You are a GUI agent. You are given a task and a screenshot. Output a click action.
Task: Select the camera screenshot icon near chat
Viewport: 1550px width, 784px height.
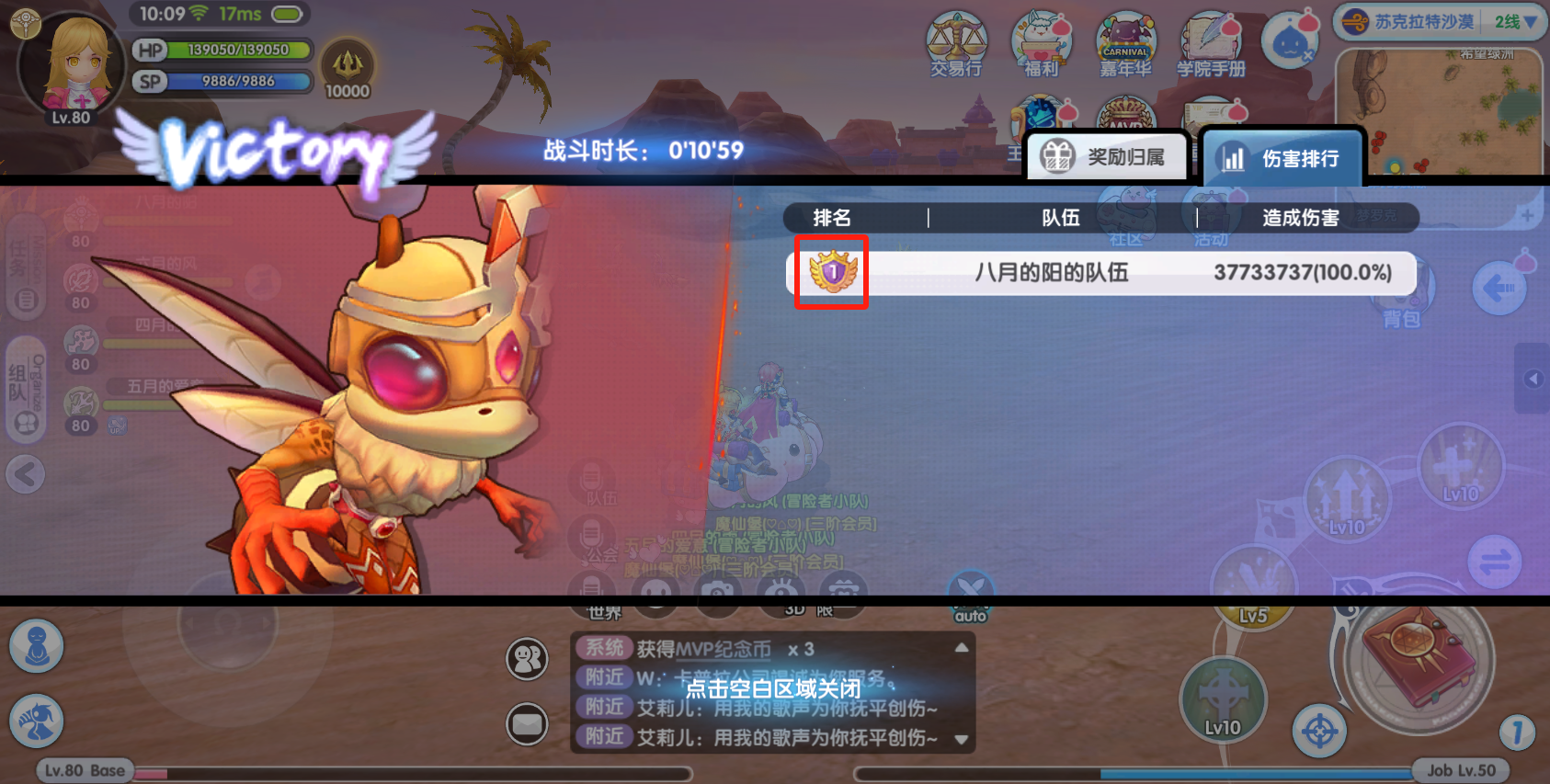[x=719, y=595]
